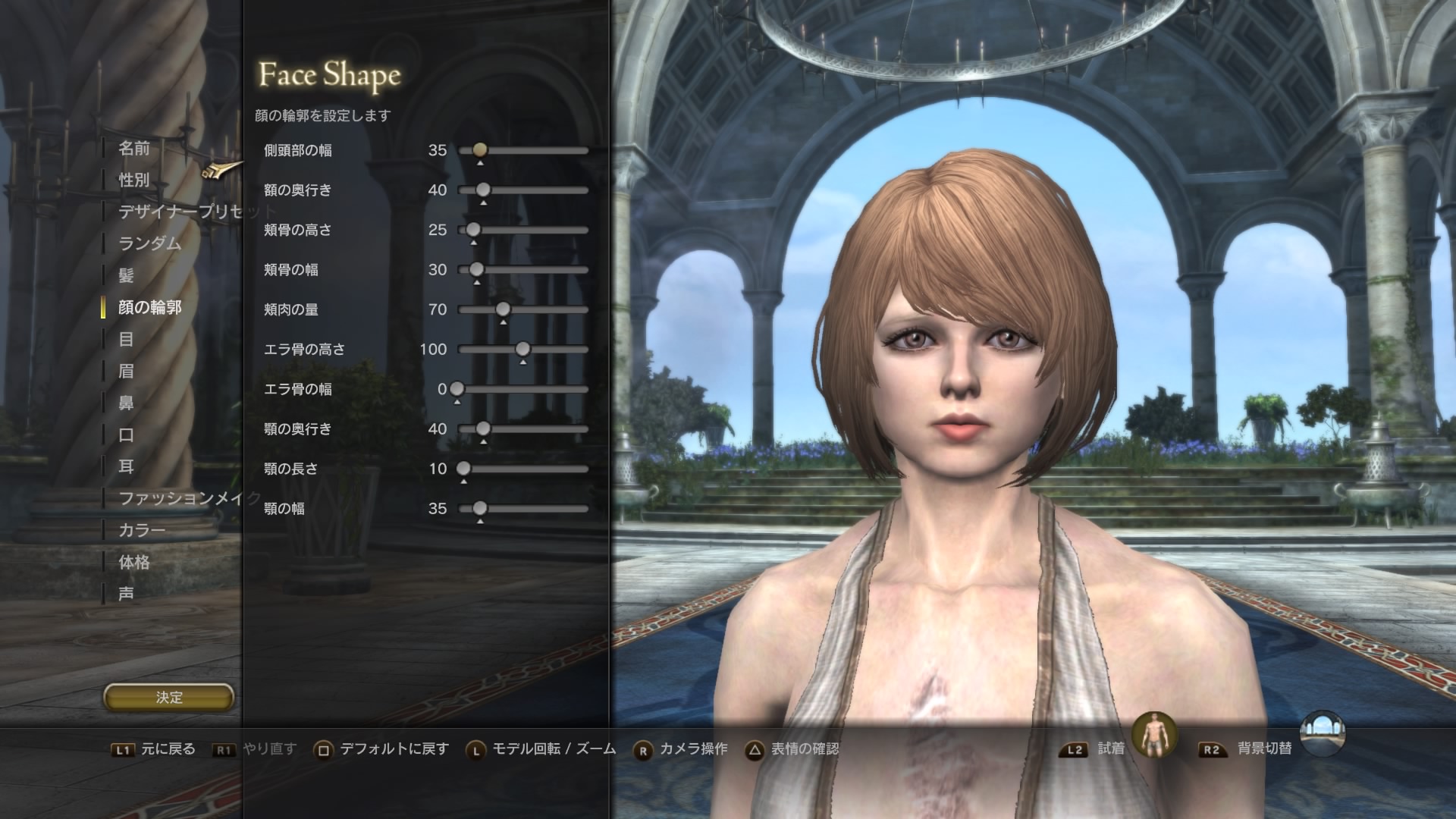
Task: Choose the 声 voice category
Action: (x=127, y=594)
